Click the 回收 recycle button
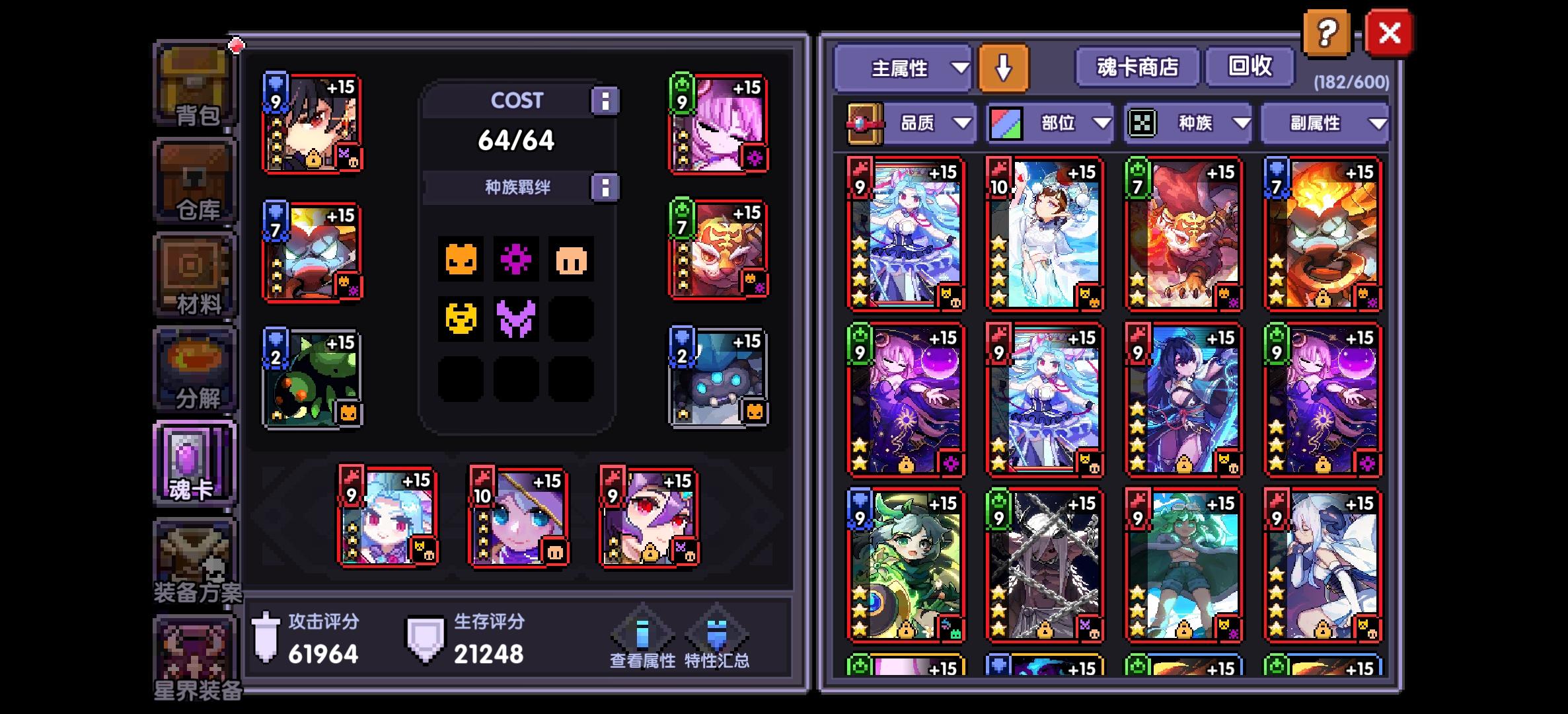1568x714 pixels. 1252,66
